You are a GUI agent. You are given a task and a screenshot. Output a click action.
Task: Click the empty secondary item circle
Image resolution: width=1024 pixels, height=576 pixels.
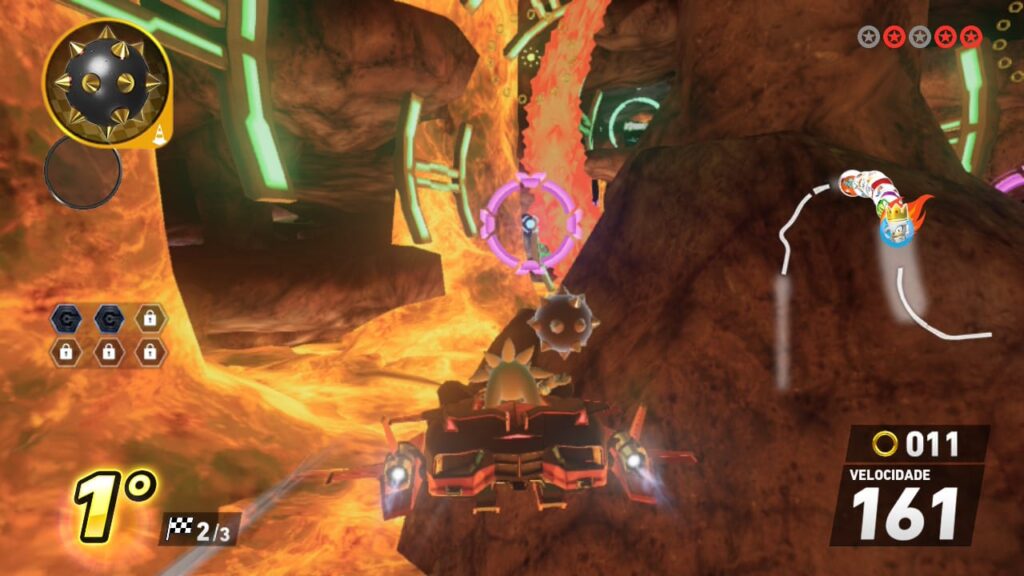pos(82,172)
